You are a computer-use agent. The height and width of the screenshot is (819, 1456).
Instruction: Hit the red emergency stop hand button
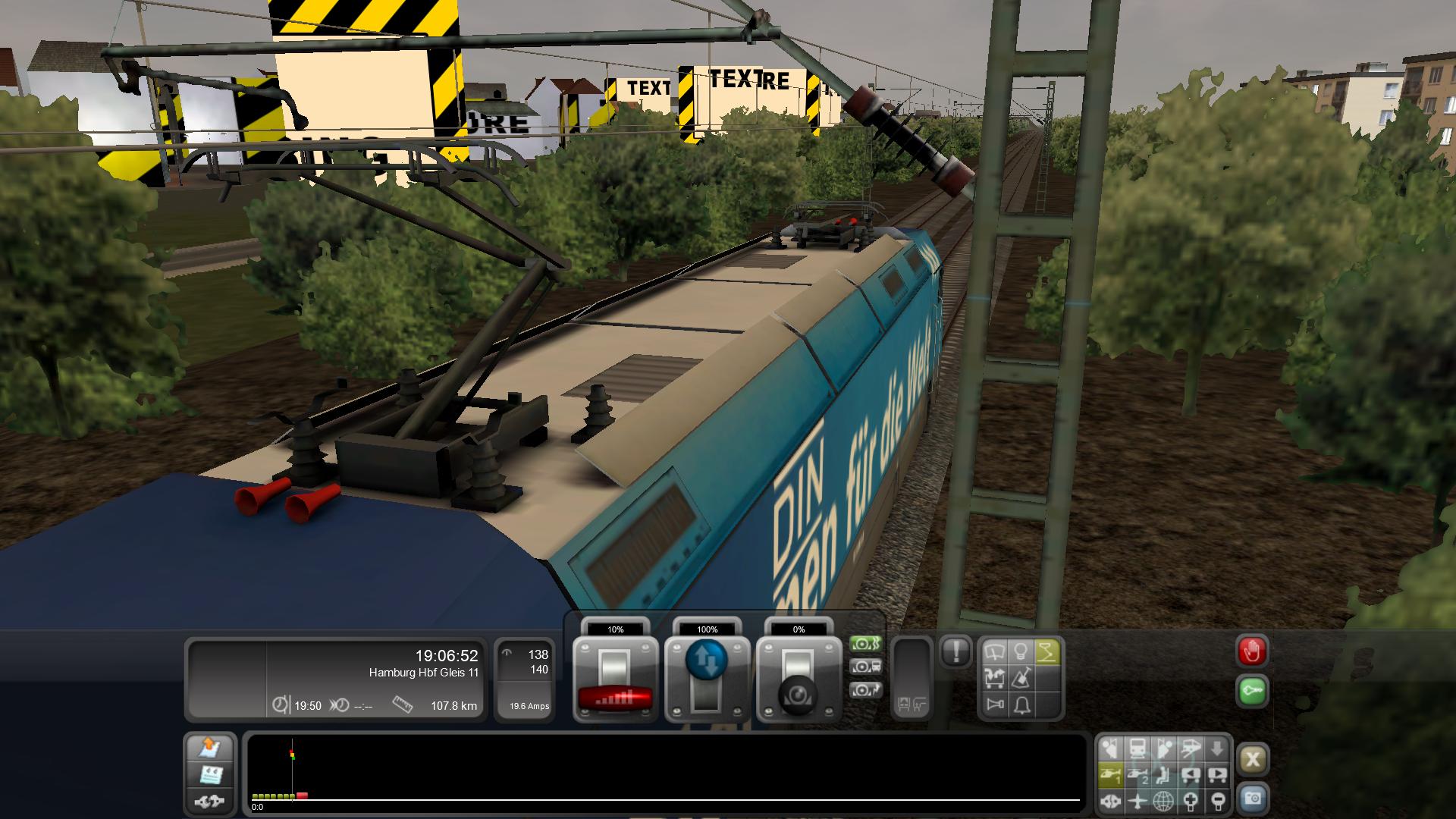point(1252,651)
